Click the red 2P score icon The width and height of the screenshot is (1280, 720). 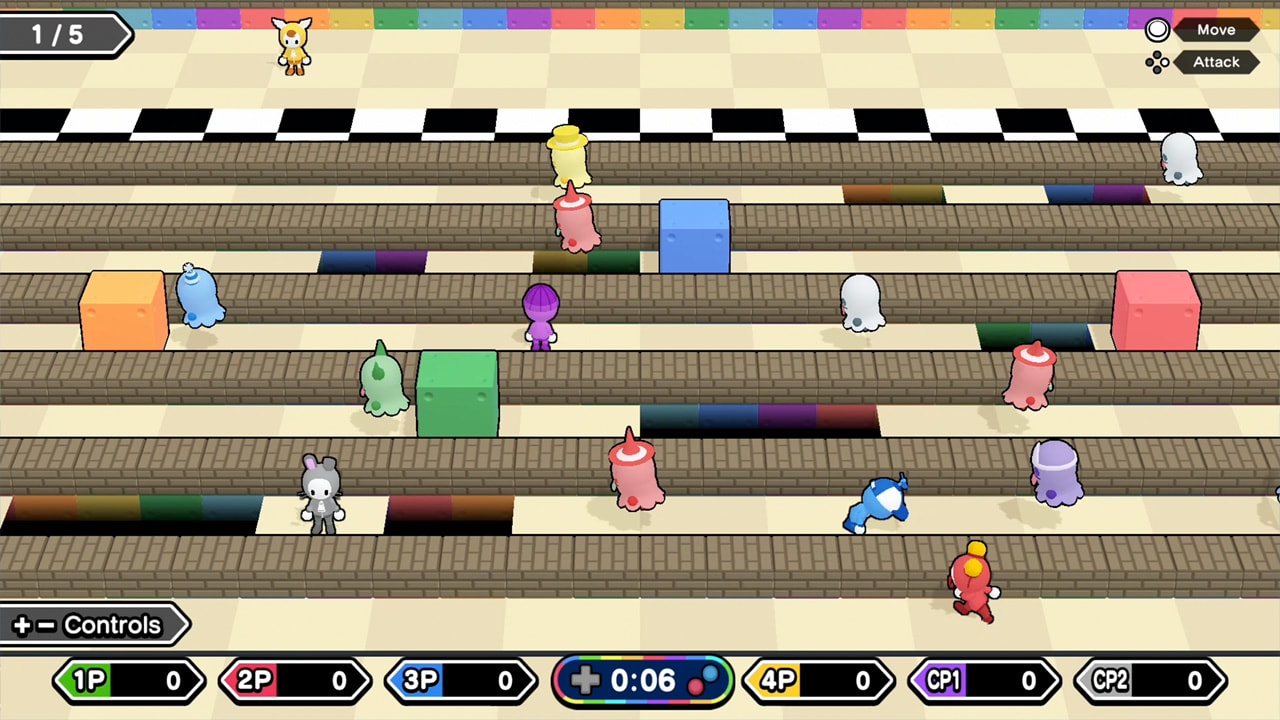click(257, 681)
